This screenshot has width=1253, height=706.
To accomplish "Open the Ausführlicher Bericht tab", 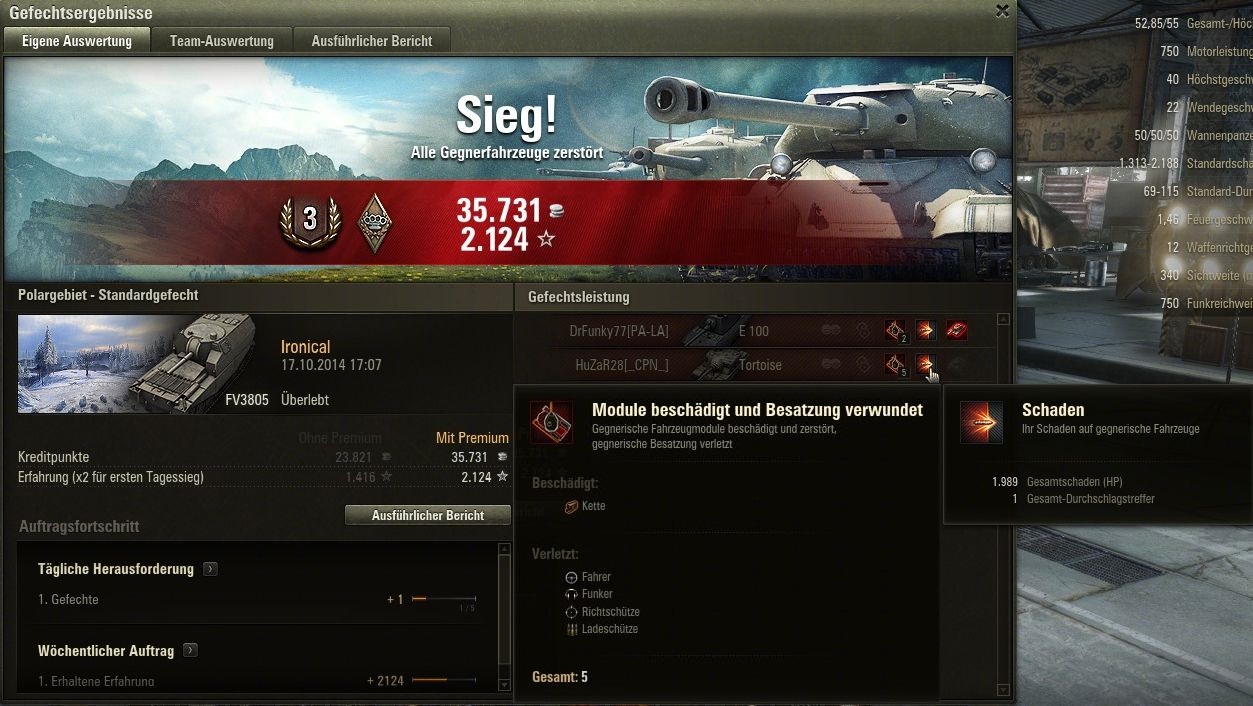I will click(x=371, y=41).
